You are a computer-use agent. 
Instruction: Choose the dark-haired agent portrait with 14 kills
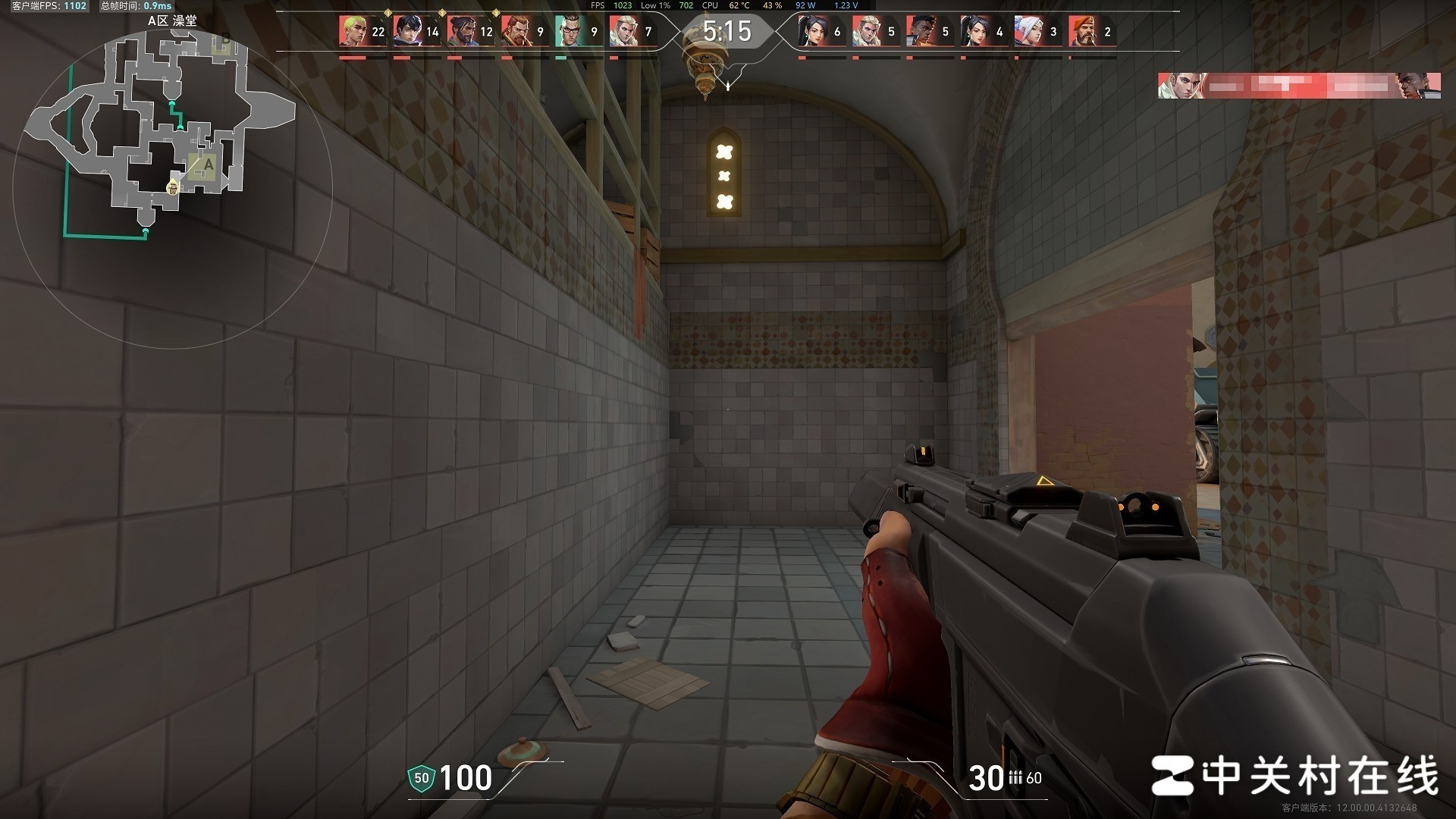point(407,32)
